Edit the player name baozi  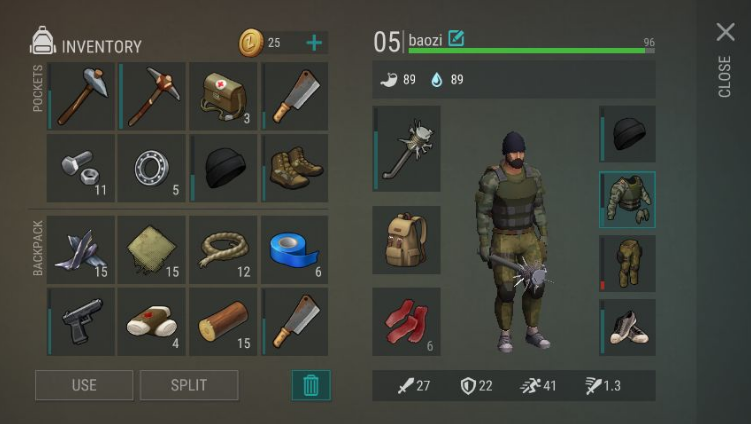click(x=457, y=39)
